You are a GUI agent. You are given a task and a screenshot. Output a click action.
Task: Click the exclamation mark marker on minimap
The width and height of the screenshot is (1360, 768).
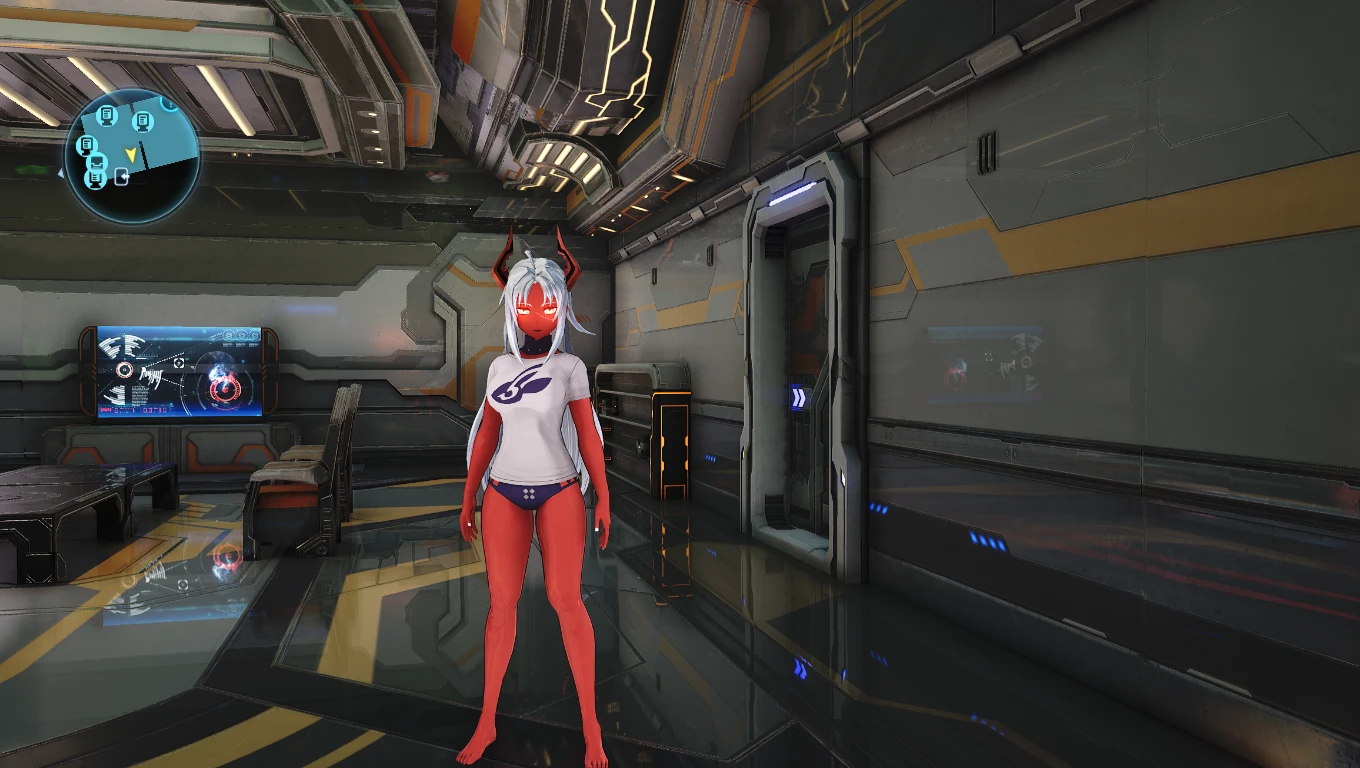pos(170,102)
